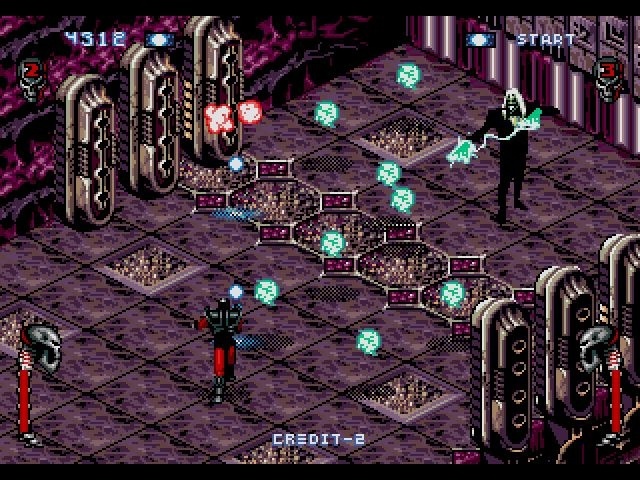Click the eye icon next to START
This screenshot has height=480, width=640.
(481, 40)
